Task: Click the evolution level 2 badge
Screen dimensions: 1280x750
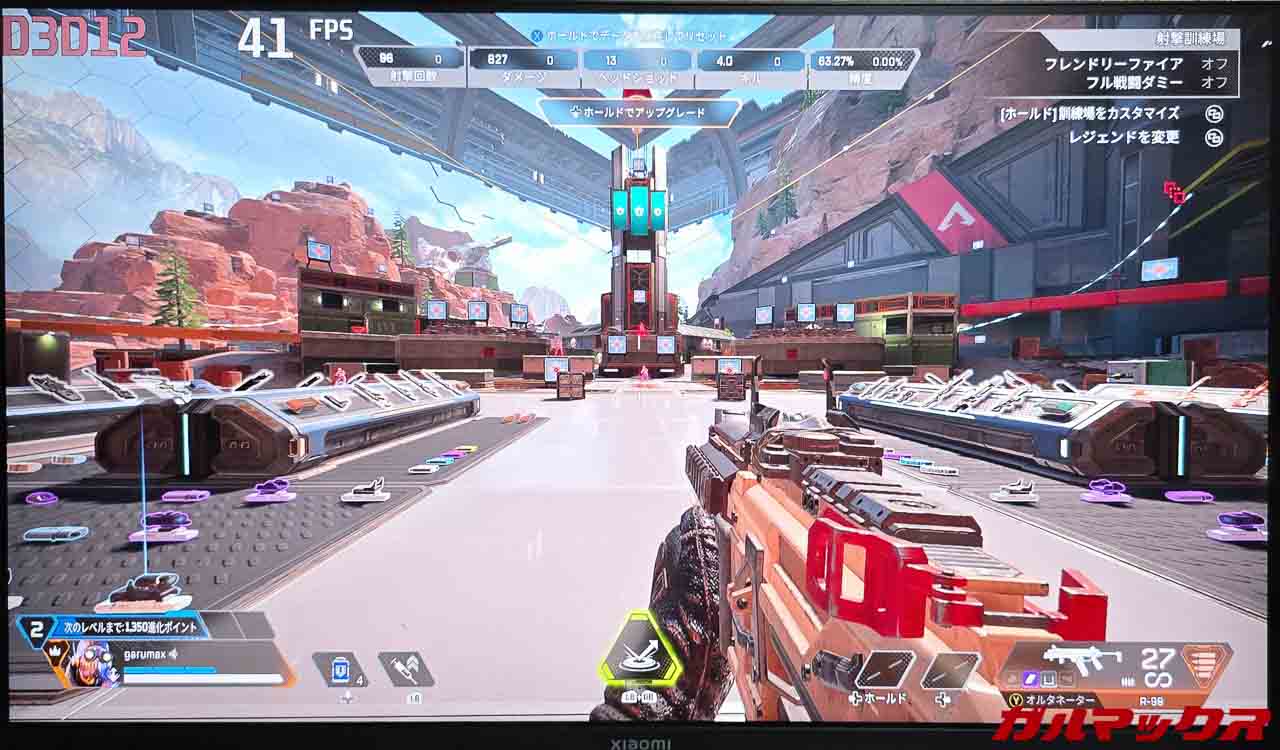Action: coord(36,630)
